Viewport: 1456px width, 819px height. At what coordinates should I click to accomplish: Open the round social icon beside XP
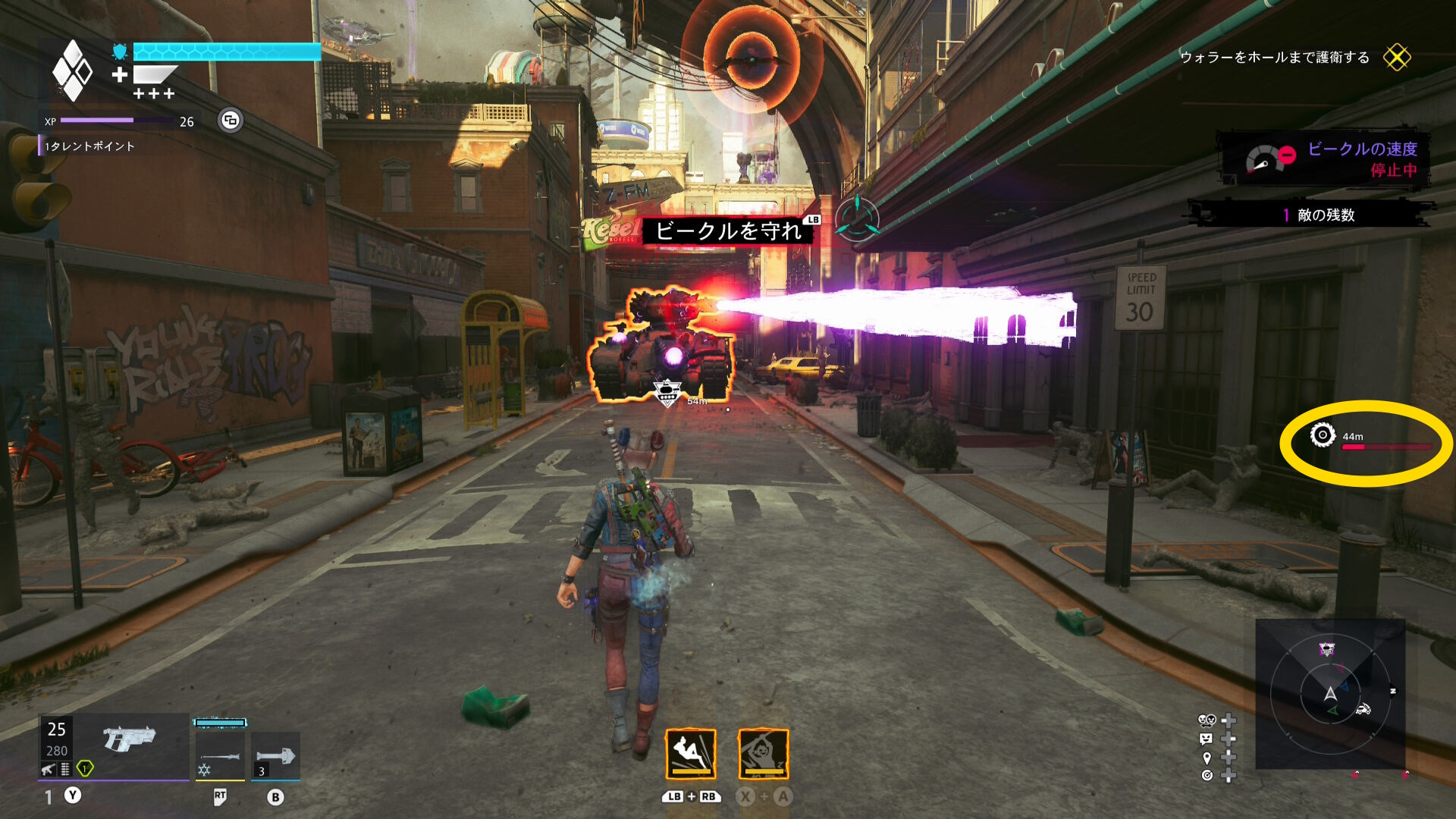(x=231, y=120)
